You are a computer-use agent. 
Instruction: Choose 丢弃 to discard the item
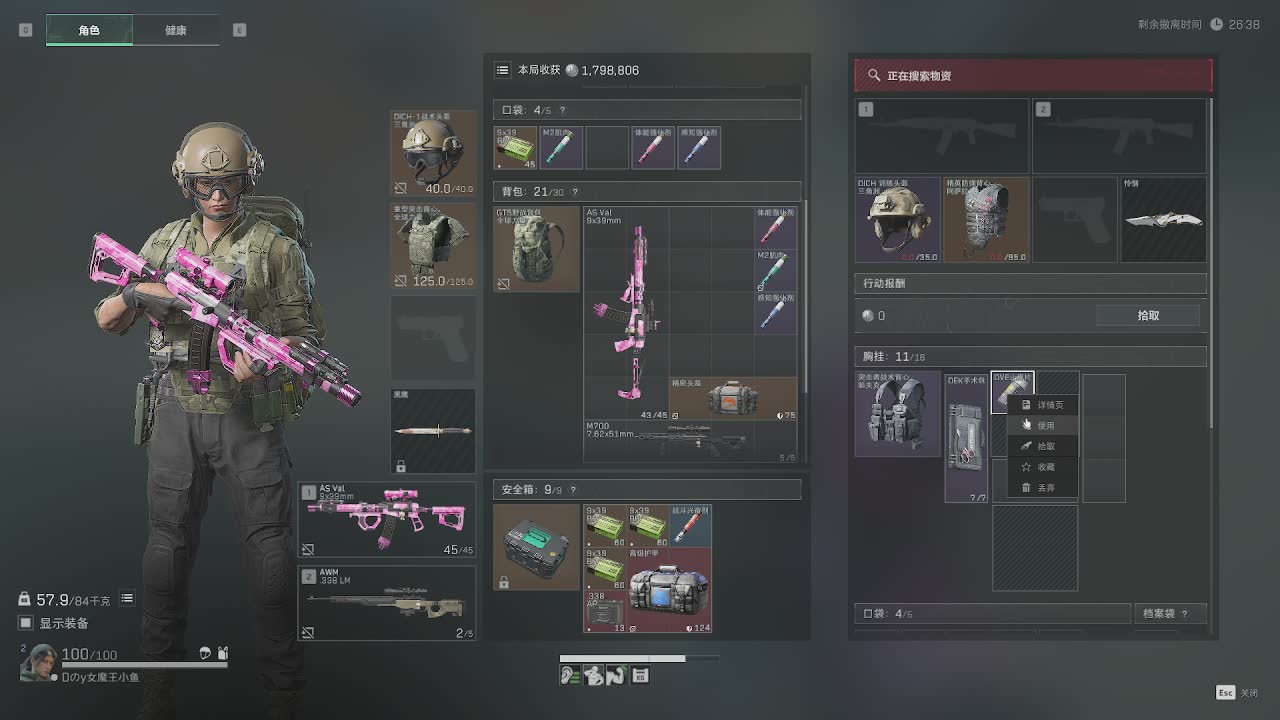tap(1045, 488)
